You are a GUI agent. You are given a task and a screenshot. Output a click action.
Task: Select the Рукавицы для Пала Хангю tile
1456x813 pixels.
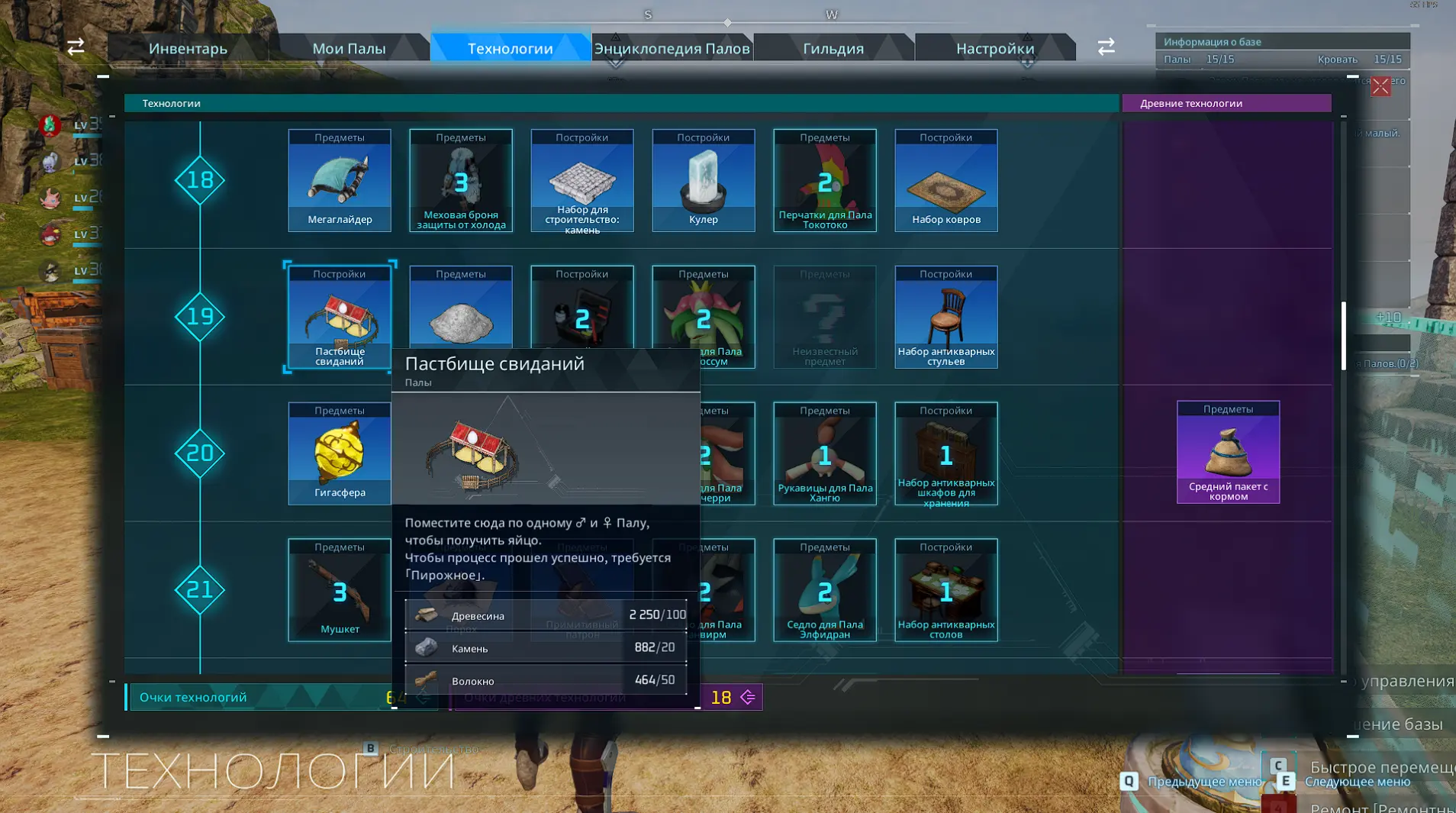pyautogui.click(x=825, y=453)
